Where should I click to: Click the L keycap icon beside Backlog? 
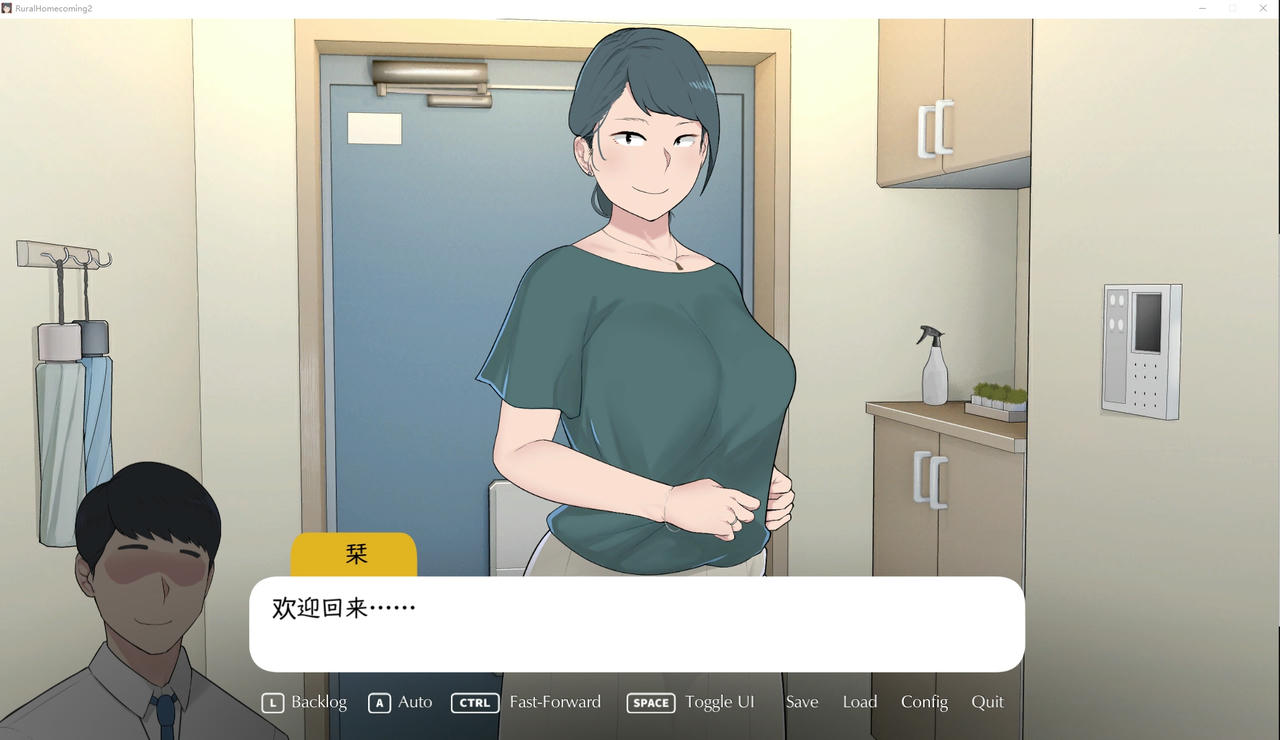tap(272, 702)
